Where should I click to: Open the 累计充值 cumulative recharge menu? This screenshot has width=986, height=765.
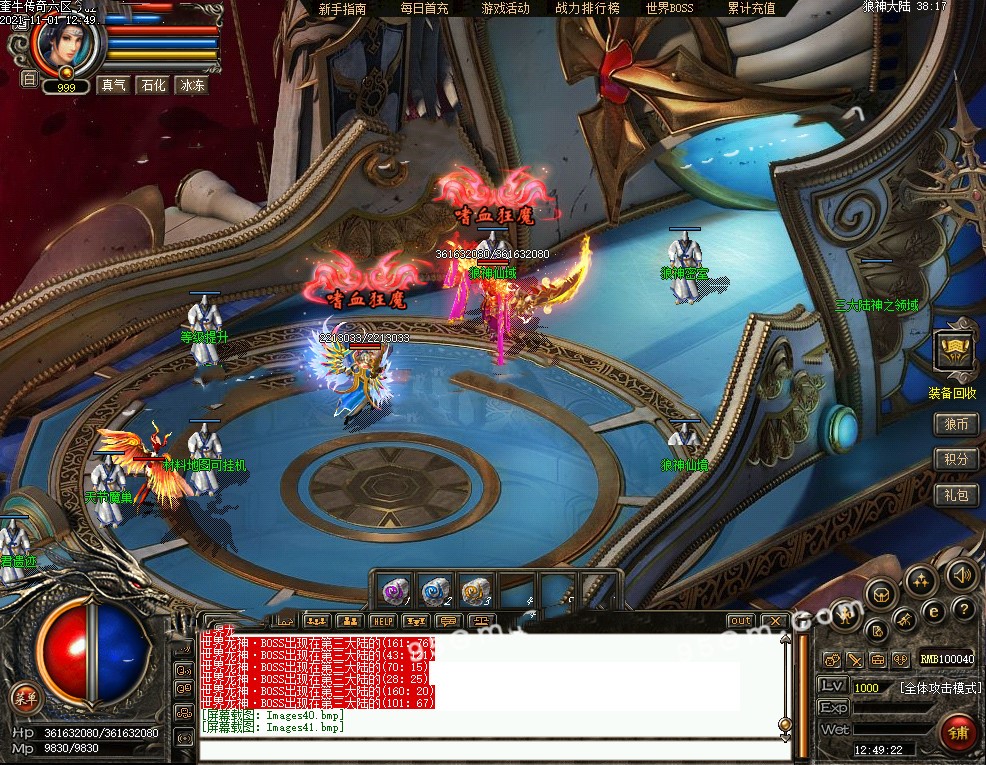click(751, 9)
